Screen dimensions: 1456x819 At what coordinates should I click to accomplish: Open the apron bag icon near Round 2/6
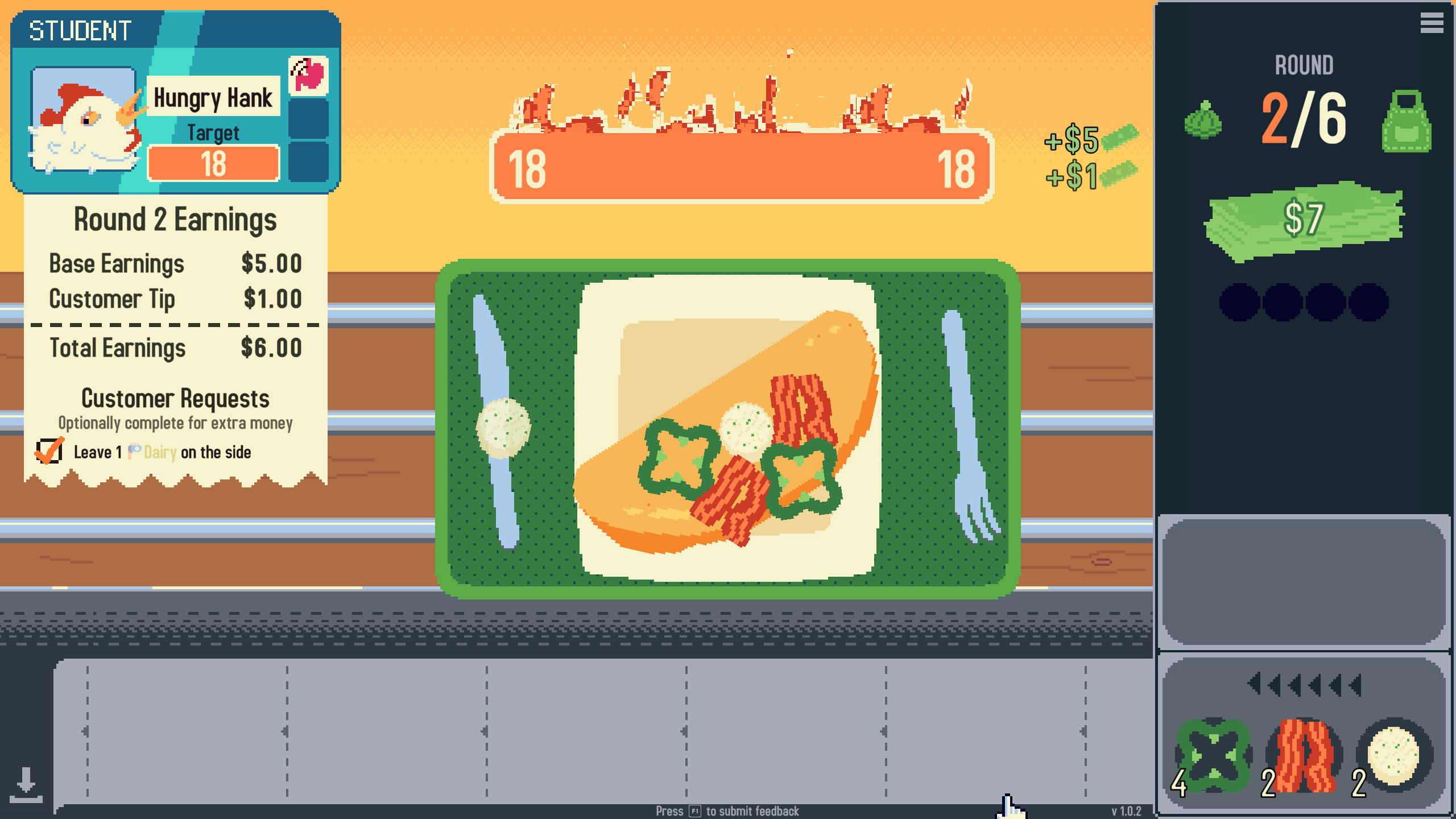coord(1413,124)
